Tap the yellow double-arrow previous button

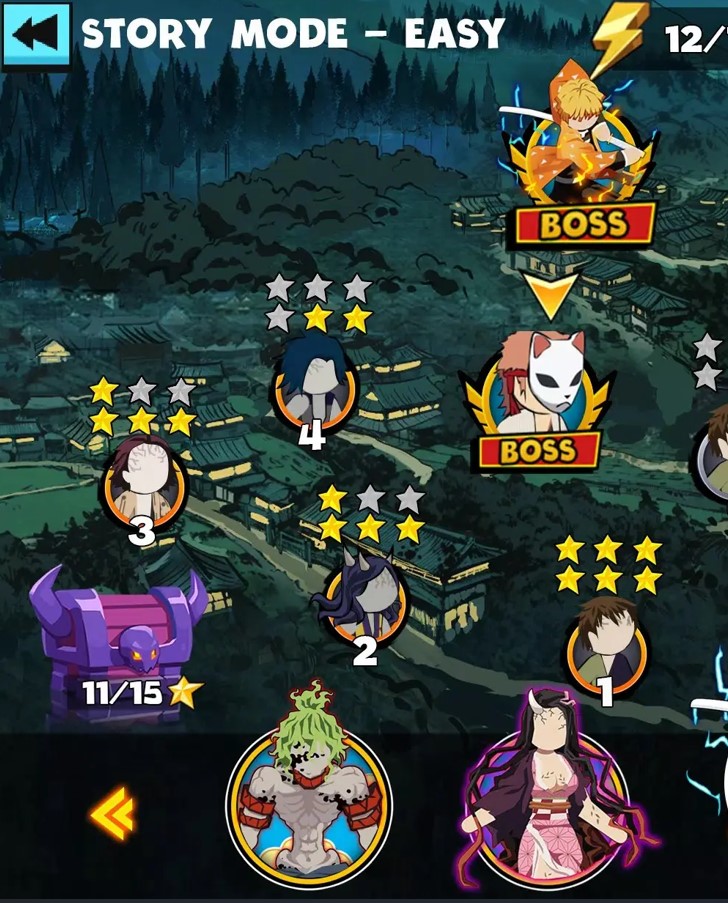point(112,813)
